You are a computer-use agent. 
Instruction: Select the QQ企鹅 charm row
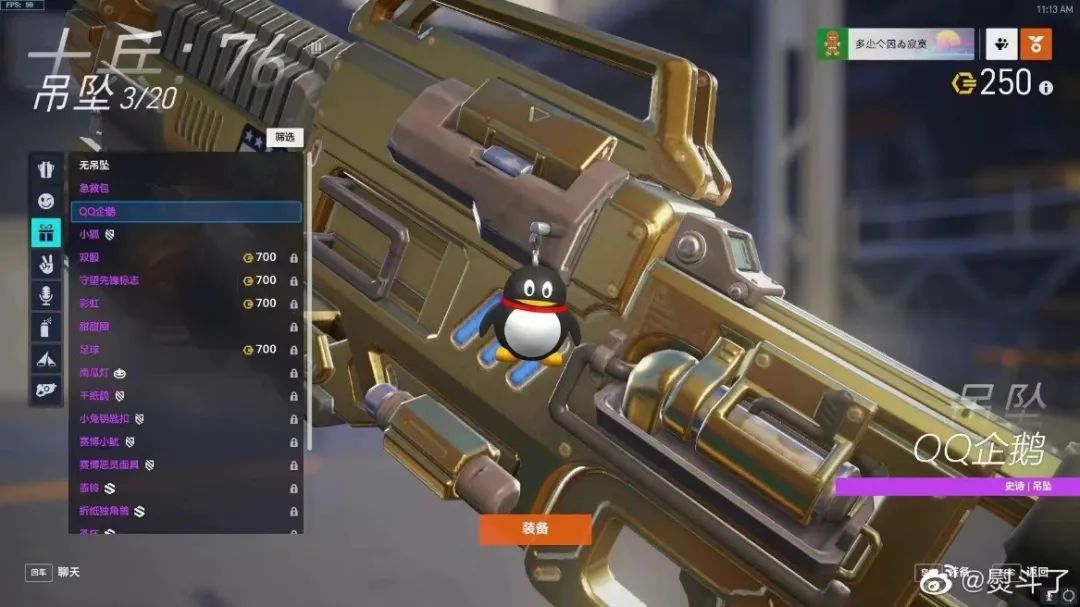coord(185,211)
